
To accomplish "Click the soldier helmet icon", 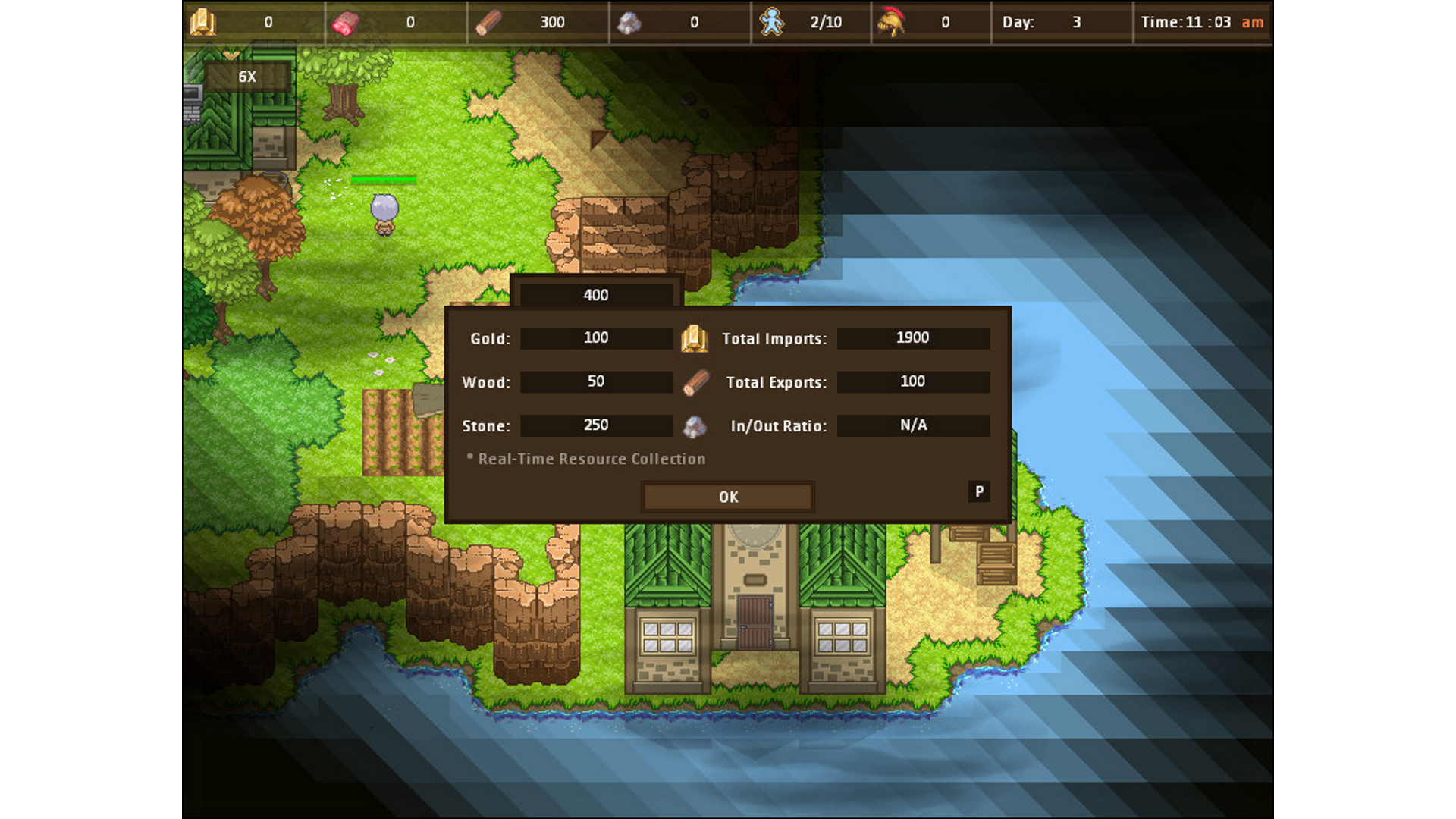I will click(893, 22).
